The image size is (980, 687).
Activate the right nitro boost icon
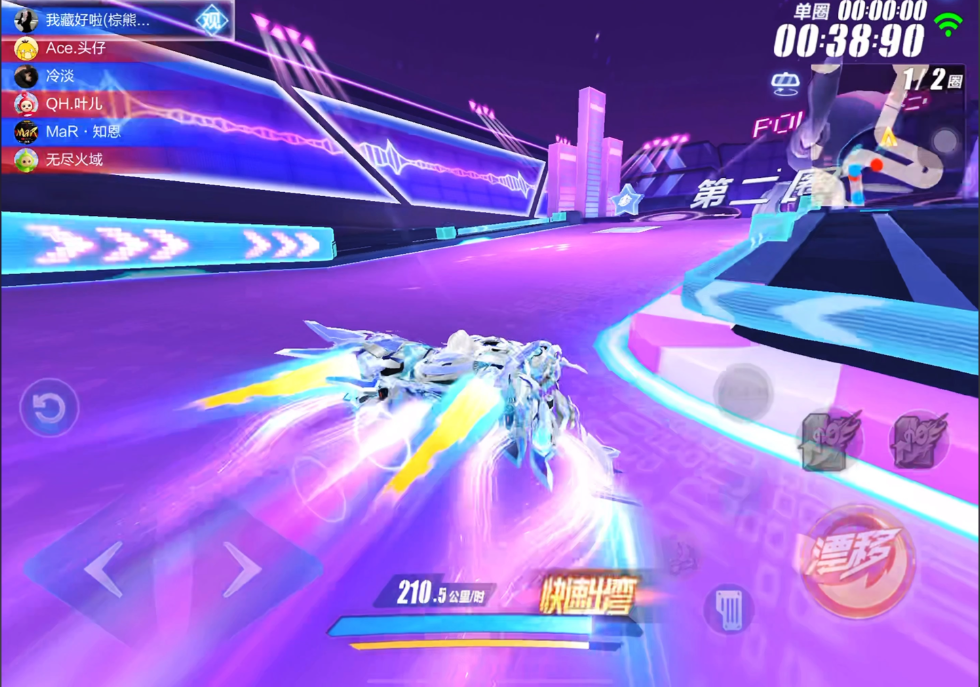coord(918,441)
